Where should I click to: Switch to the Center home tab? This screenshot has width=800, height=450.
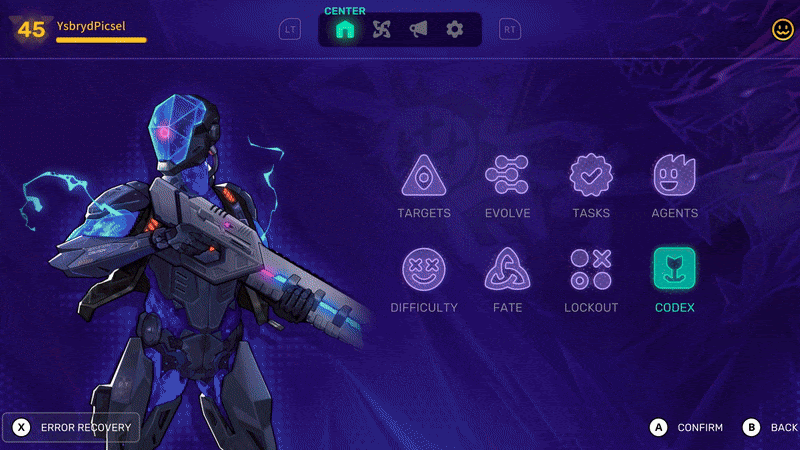click(x=345, y=30)
